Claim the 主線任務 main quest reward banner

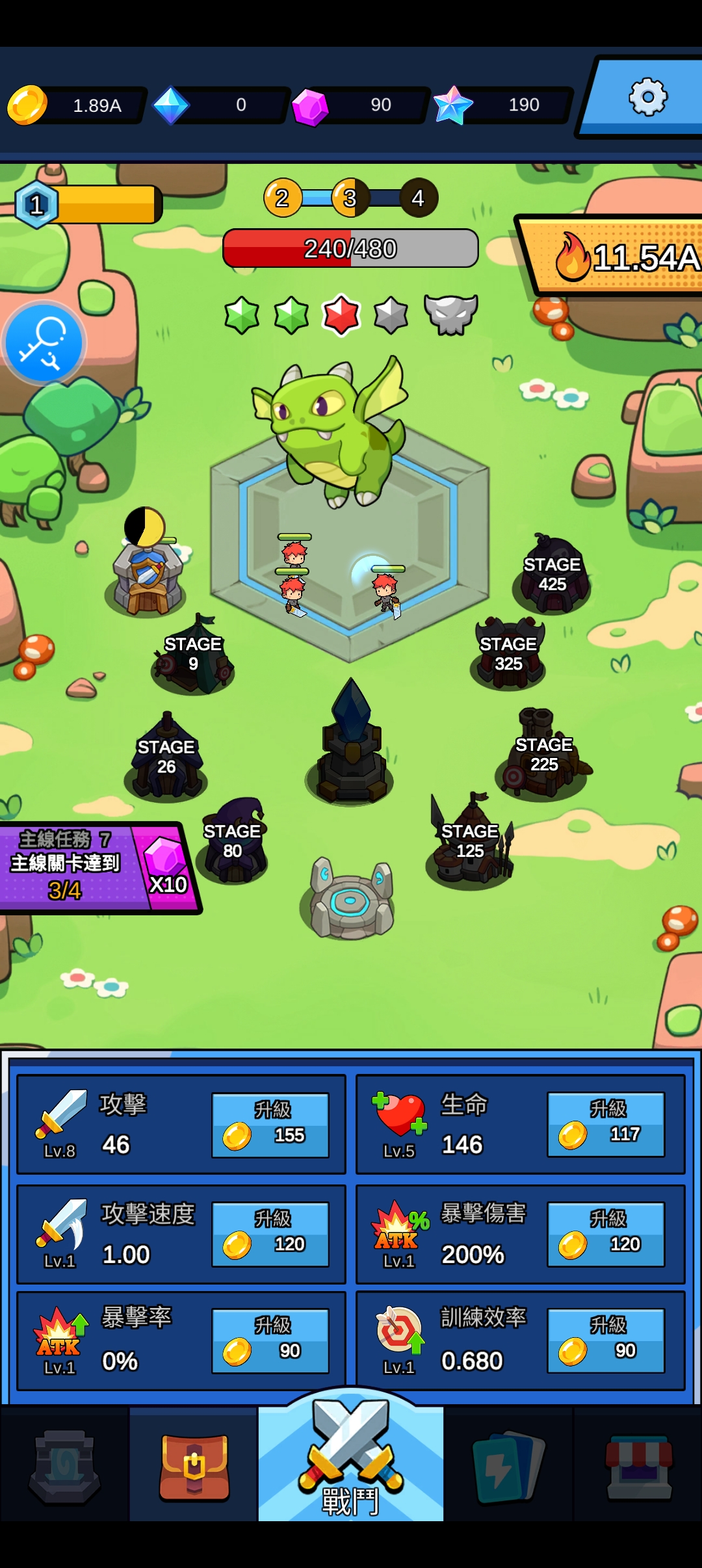pyautogui.click(x=97, y=867)
